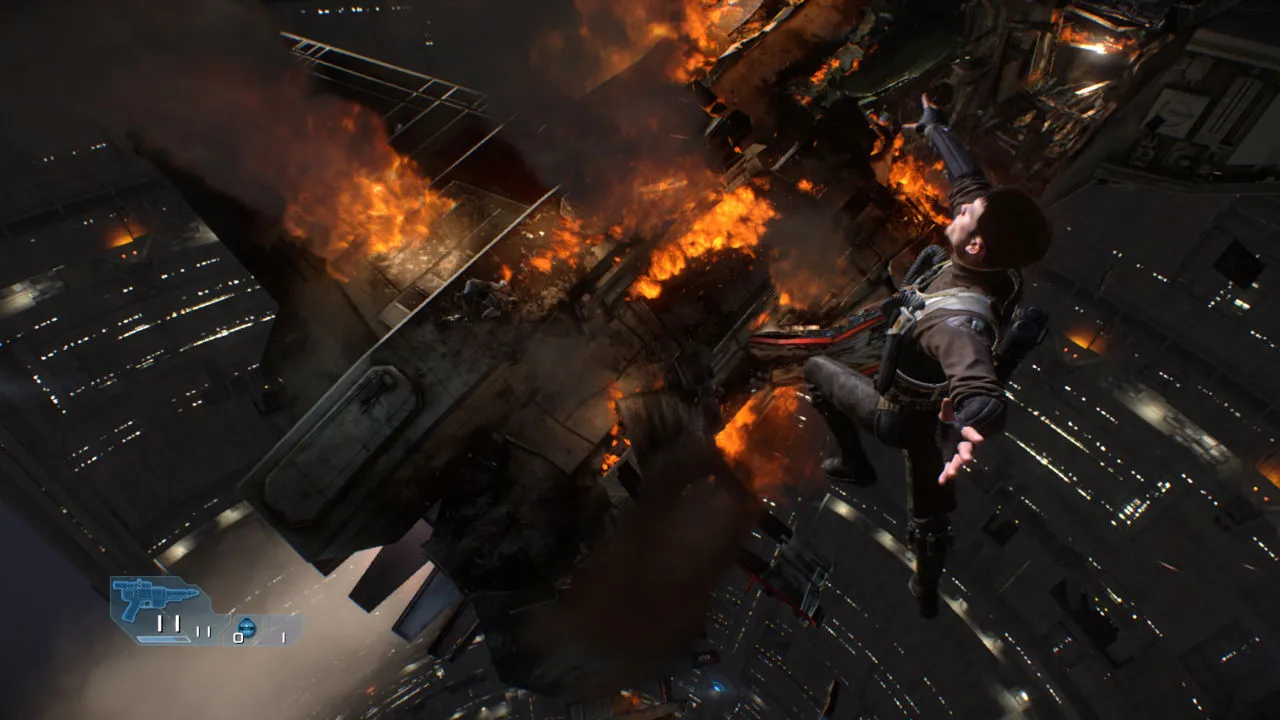The image size is (1280, 720).
Task: Click the blue ammo gauge bar
Action: (162, 639)
